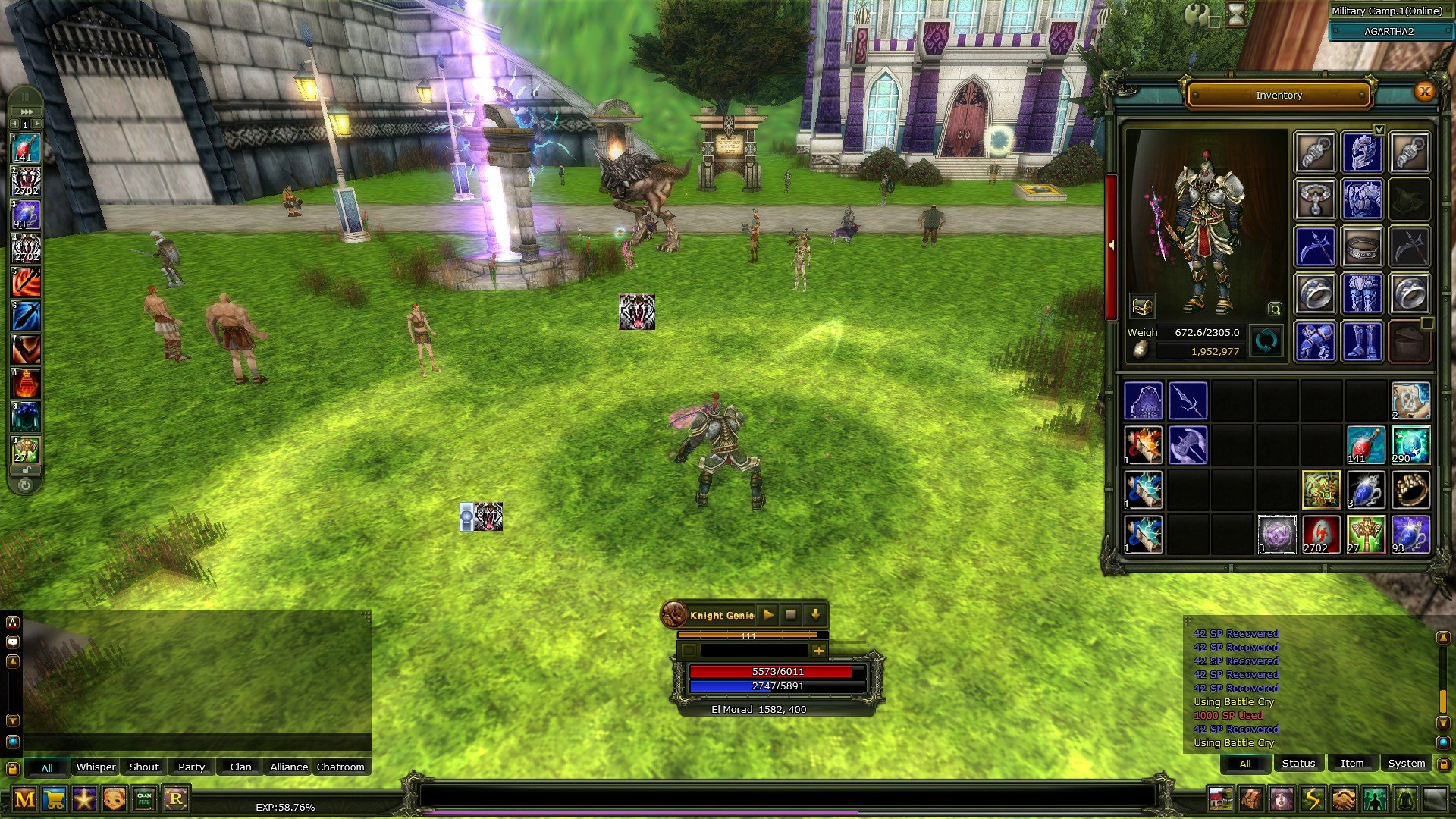Select the red potion stack of 141

[1365, 444]
